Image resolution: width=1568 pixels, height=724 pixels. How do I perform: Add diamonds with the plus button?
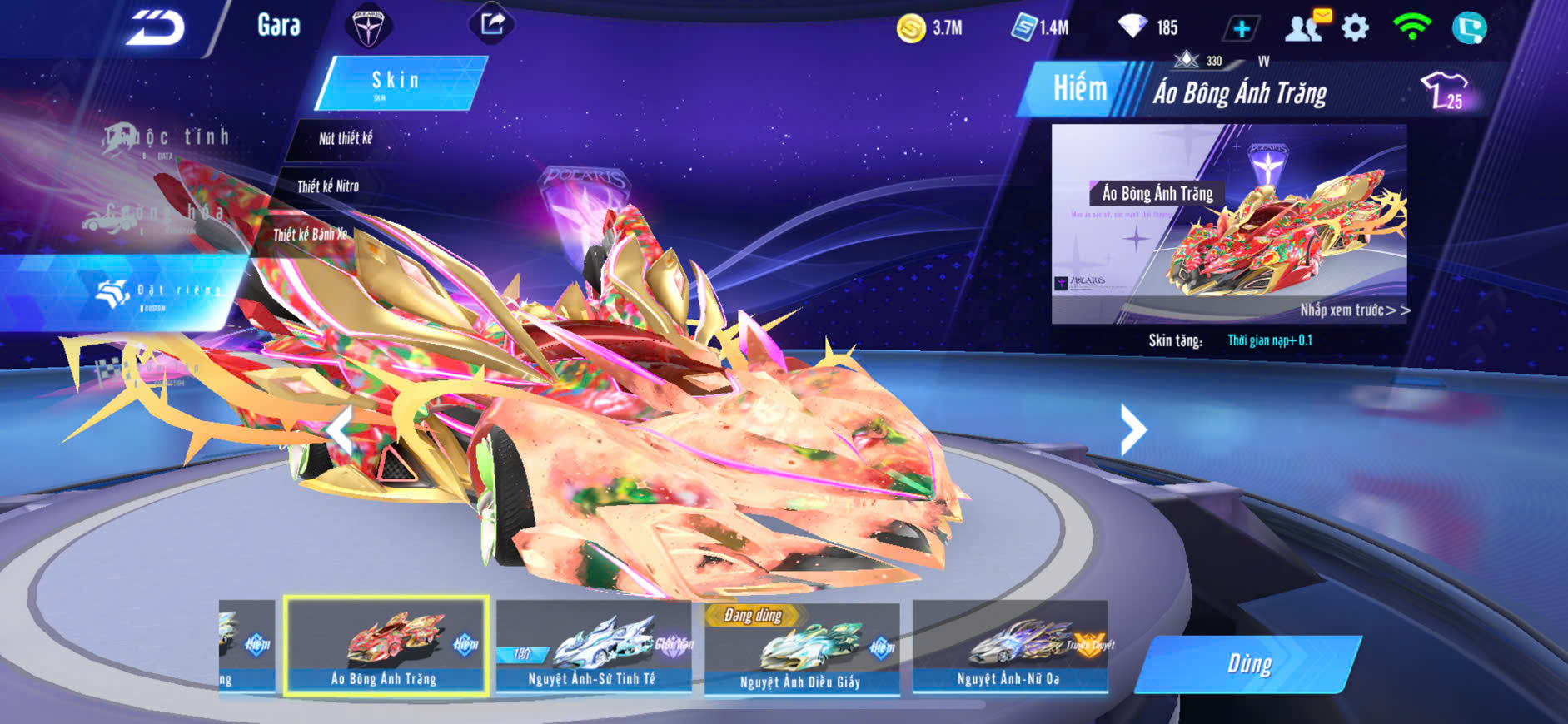[x=1242, y=29]
